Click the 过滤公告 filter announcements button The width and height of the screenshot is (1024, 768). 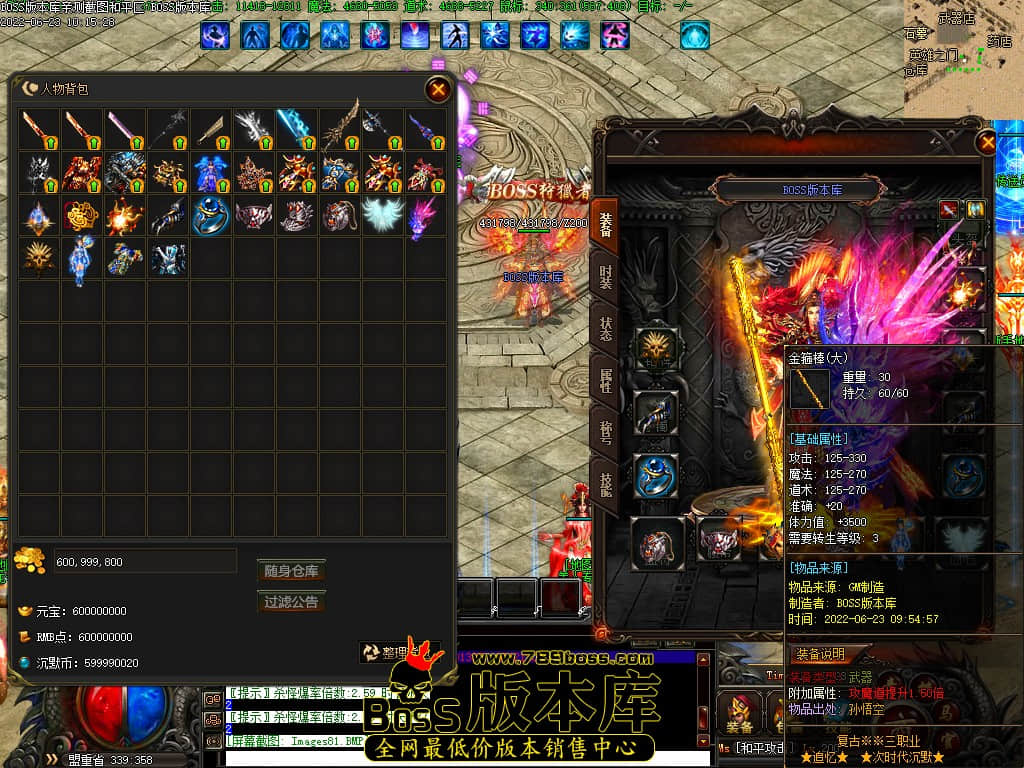[291, 602]
